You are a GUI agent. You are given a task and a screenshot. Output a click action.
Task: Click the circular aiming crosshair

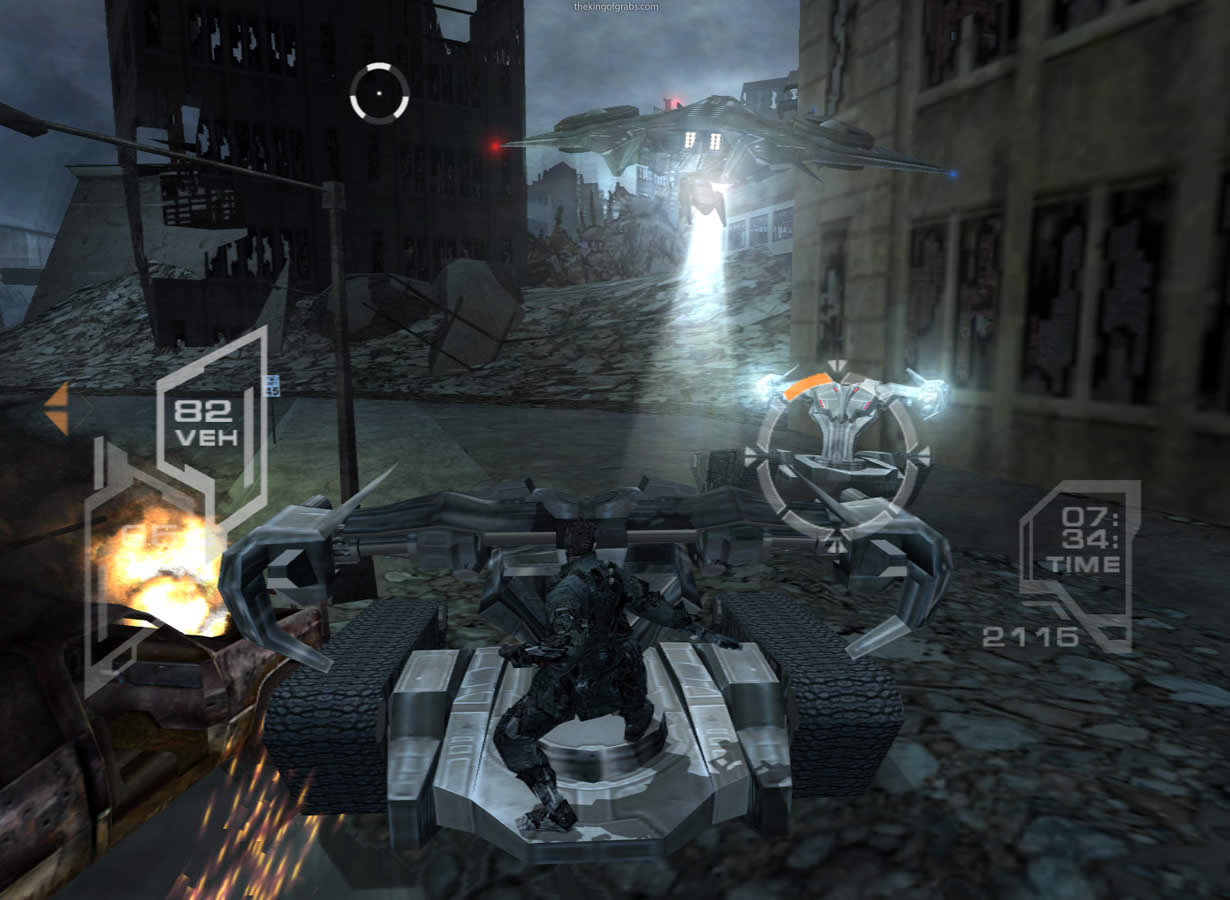(x=379, y=93)
